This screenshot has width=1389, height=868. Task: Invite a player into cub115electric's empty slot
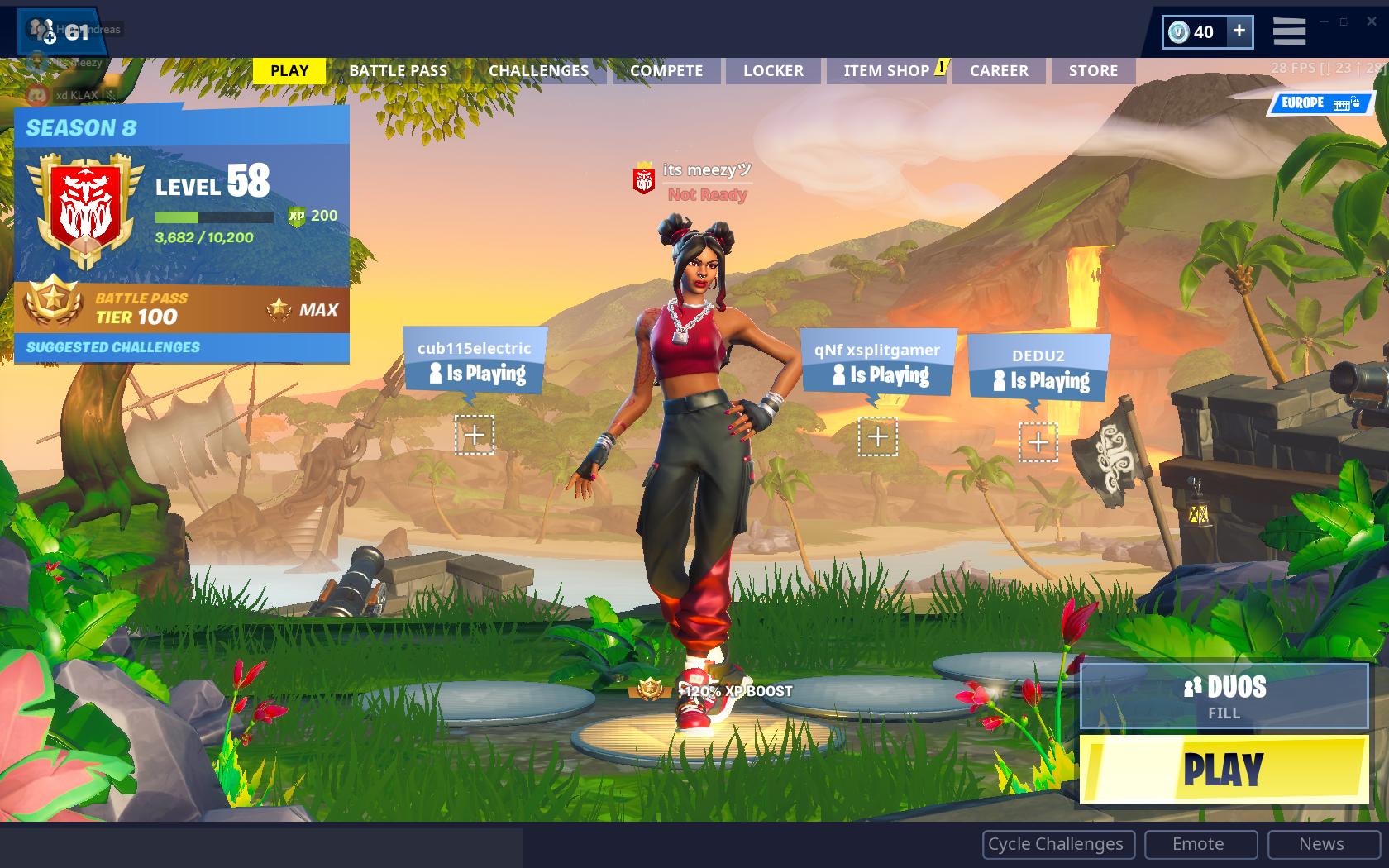coord(474,433)
